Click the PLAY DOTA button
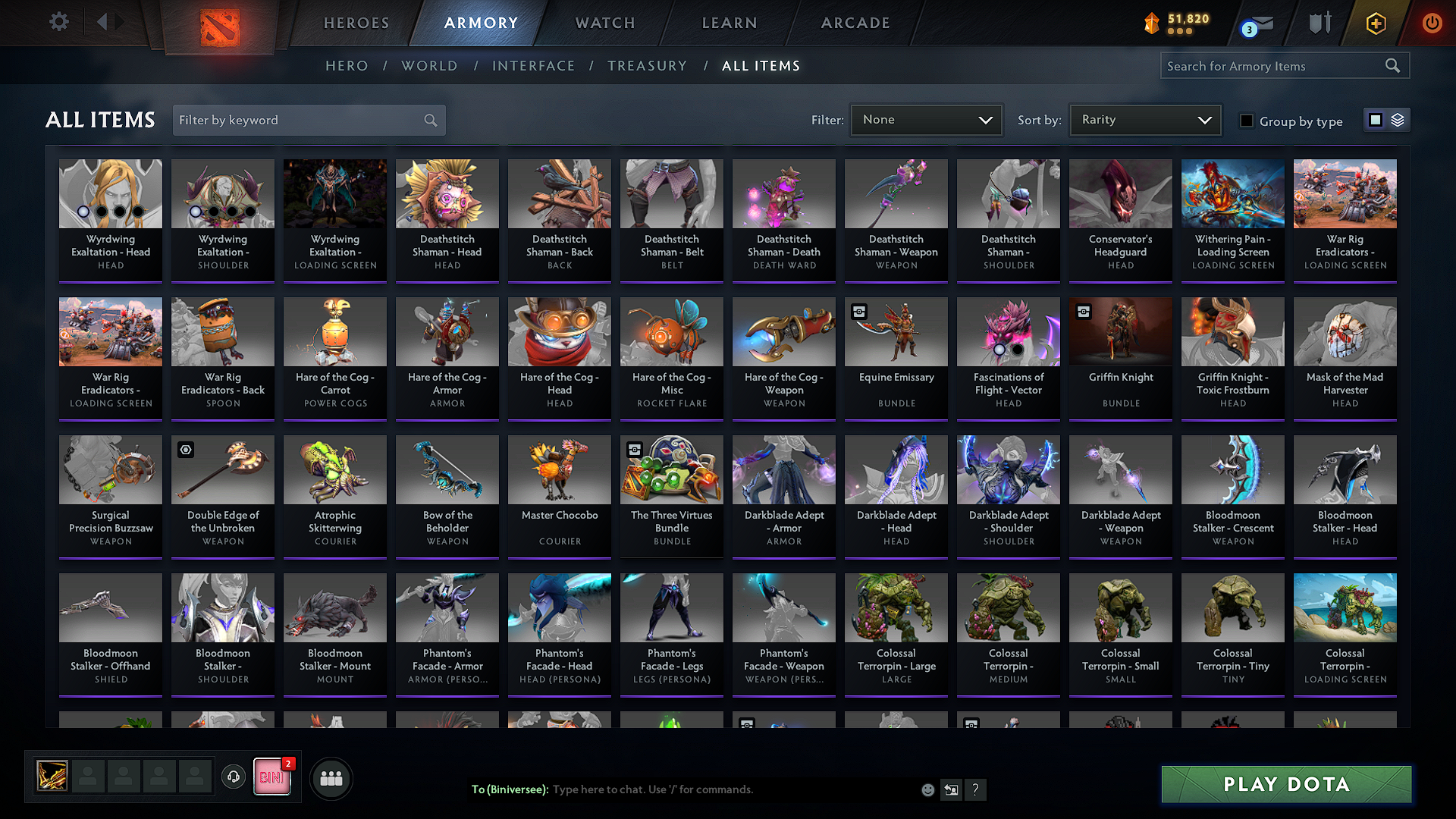 point(1285,784)
